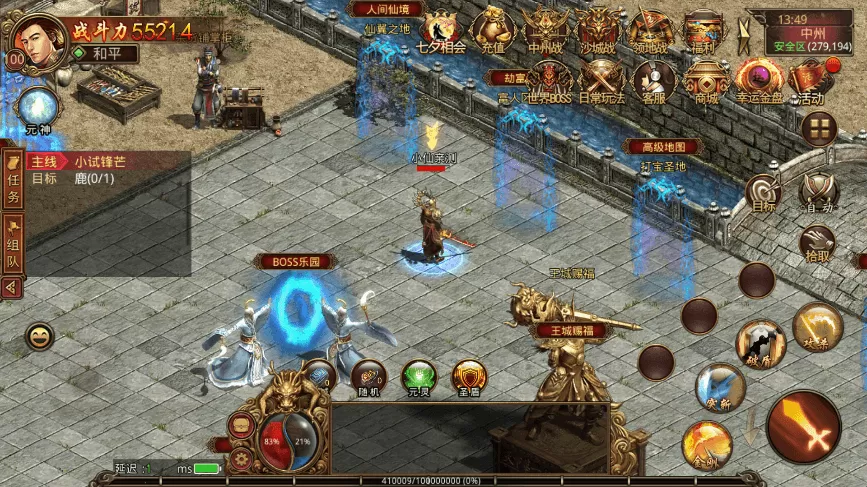Open the 七夕相会 event icon
The image size is (867, 487).
point(440,30)
